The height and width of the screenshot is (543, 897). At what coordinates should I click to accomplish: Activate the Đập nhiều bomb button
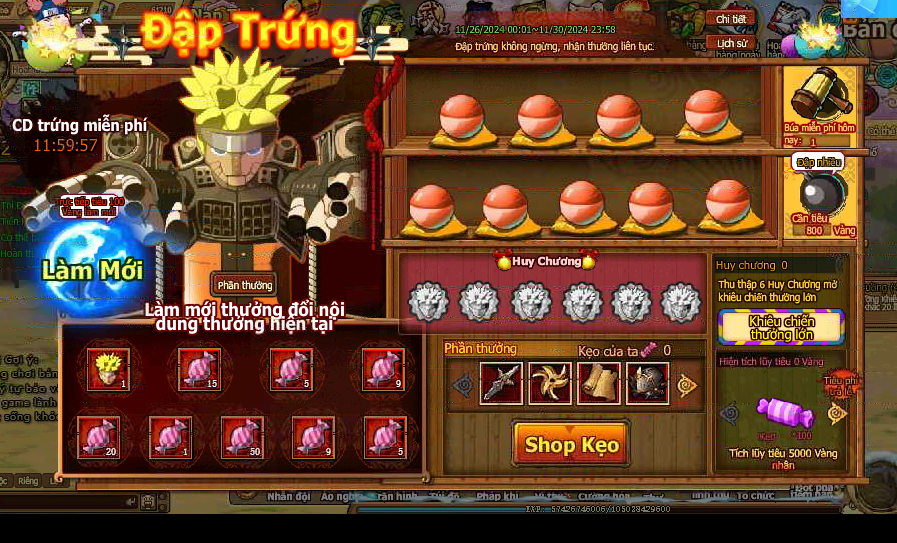pyautogui.click(x=820, y=195)
